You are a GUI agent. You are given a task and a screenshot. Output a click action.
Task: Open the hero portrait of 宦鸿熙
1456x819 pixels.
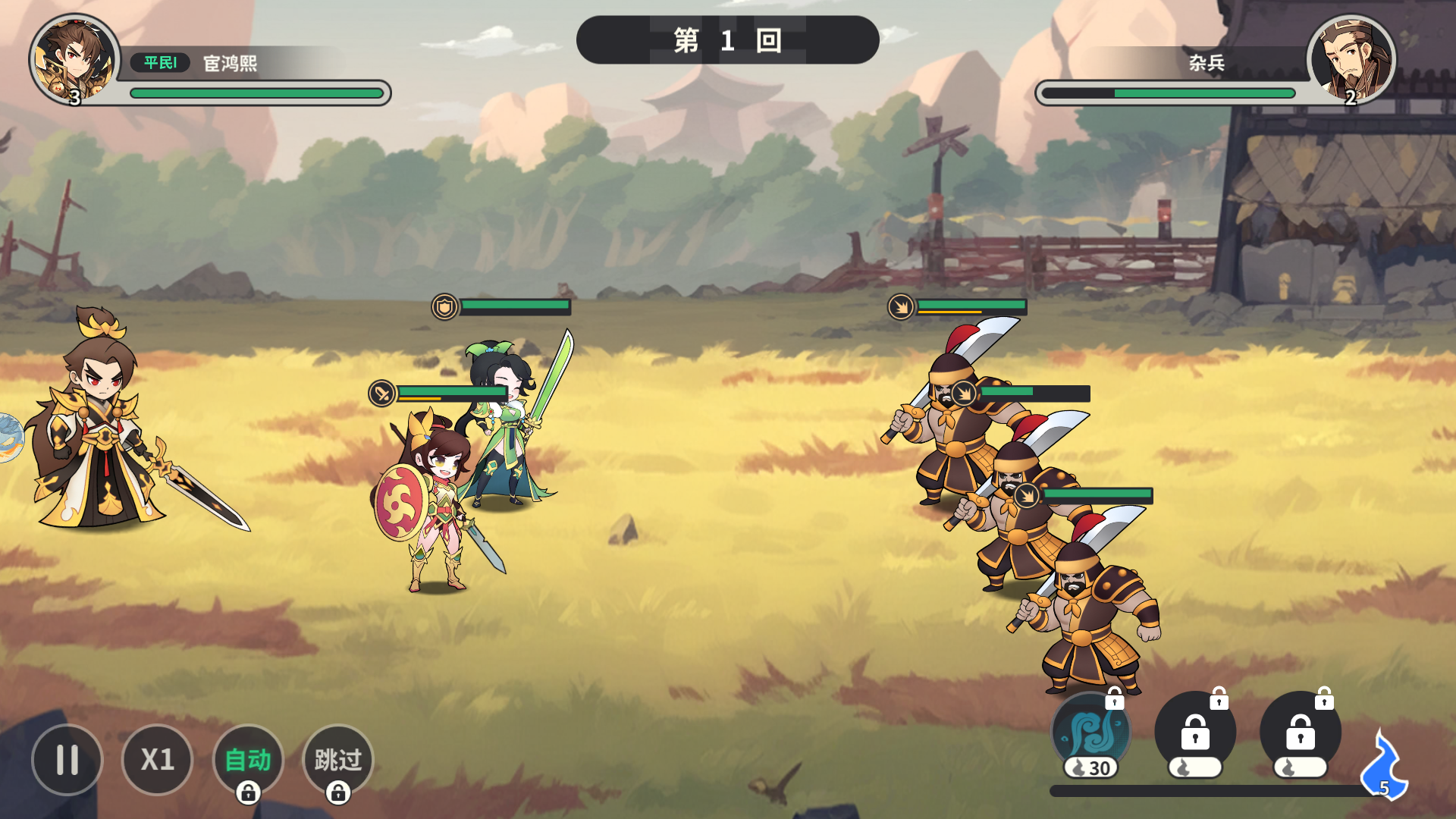72,57
